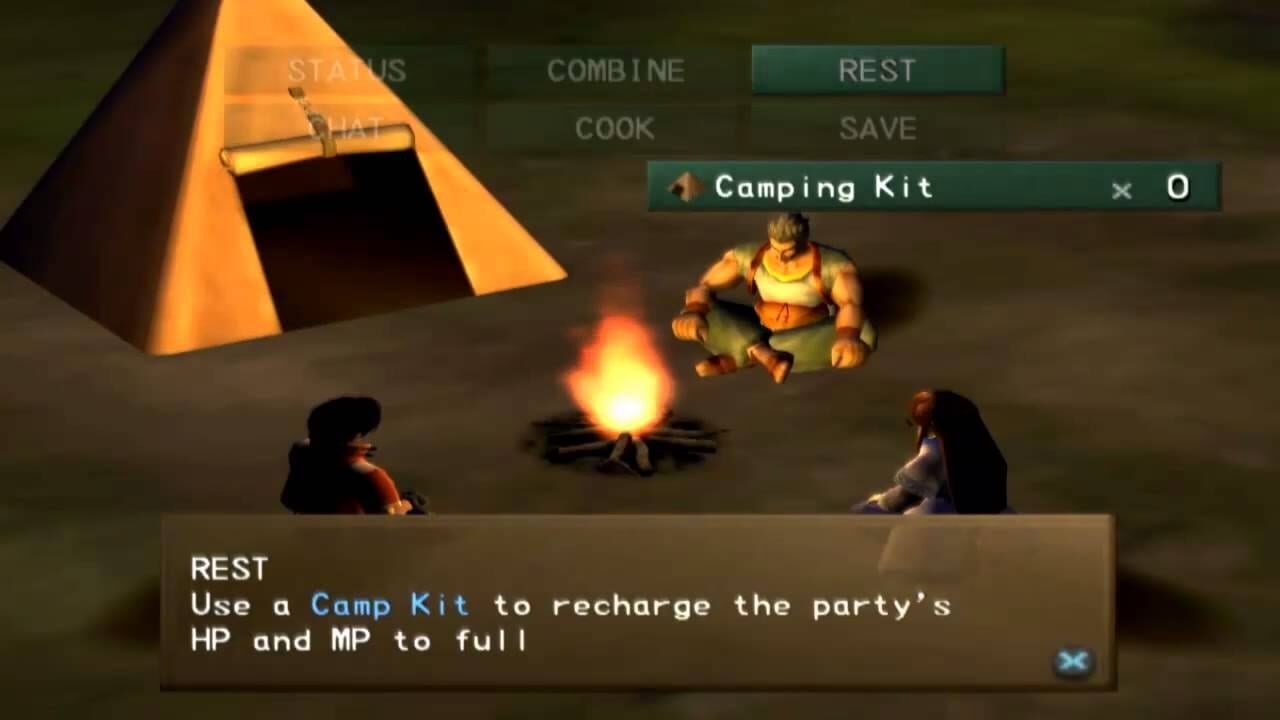Screen dimensions: 1280x720
Task: Click the blue Camp Kit text link
Action: [386, 605]
